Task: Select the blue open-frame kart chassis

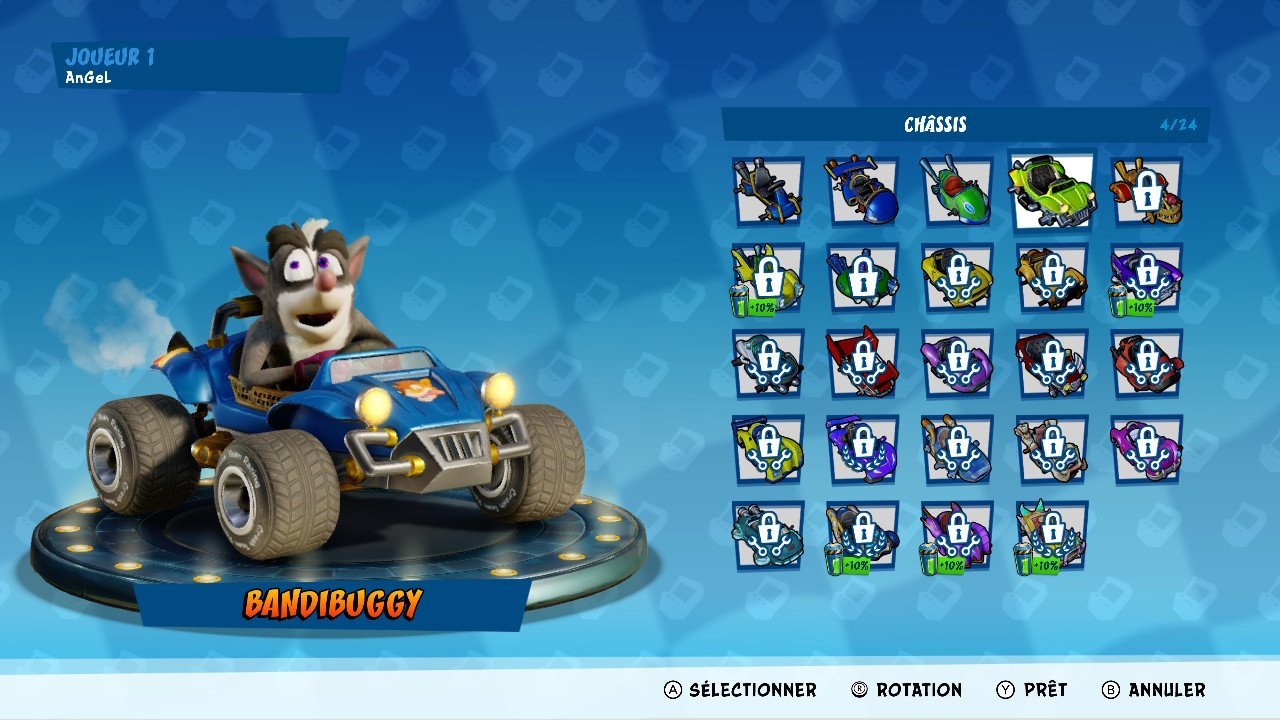Action: [x=767, y=191]
